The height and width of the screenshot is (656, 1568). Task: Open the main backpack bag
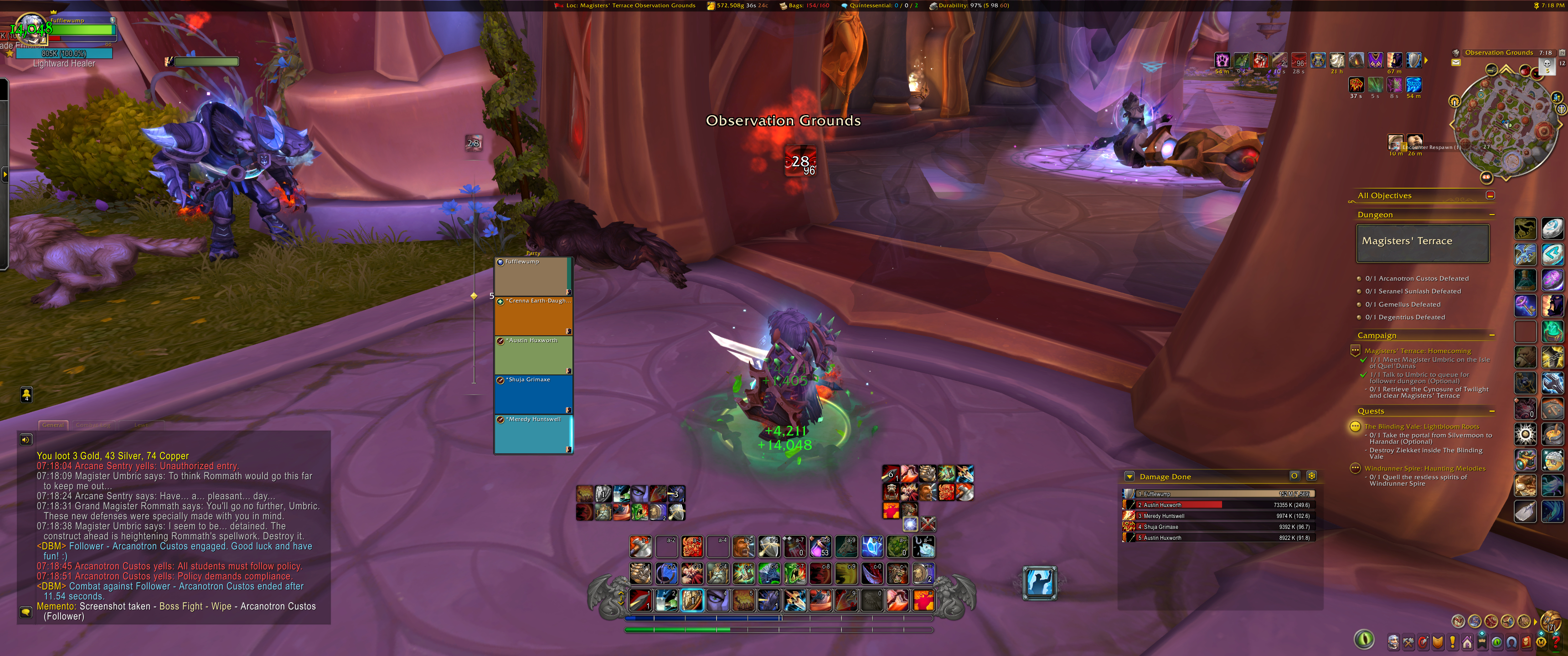tap(1552, 621)
